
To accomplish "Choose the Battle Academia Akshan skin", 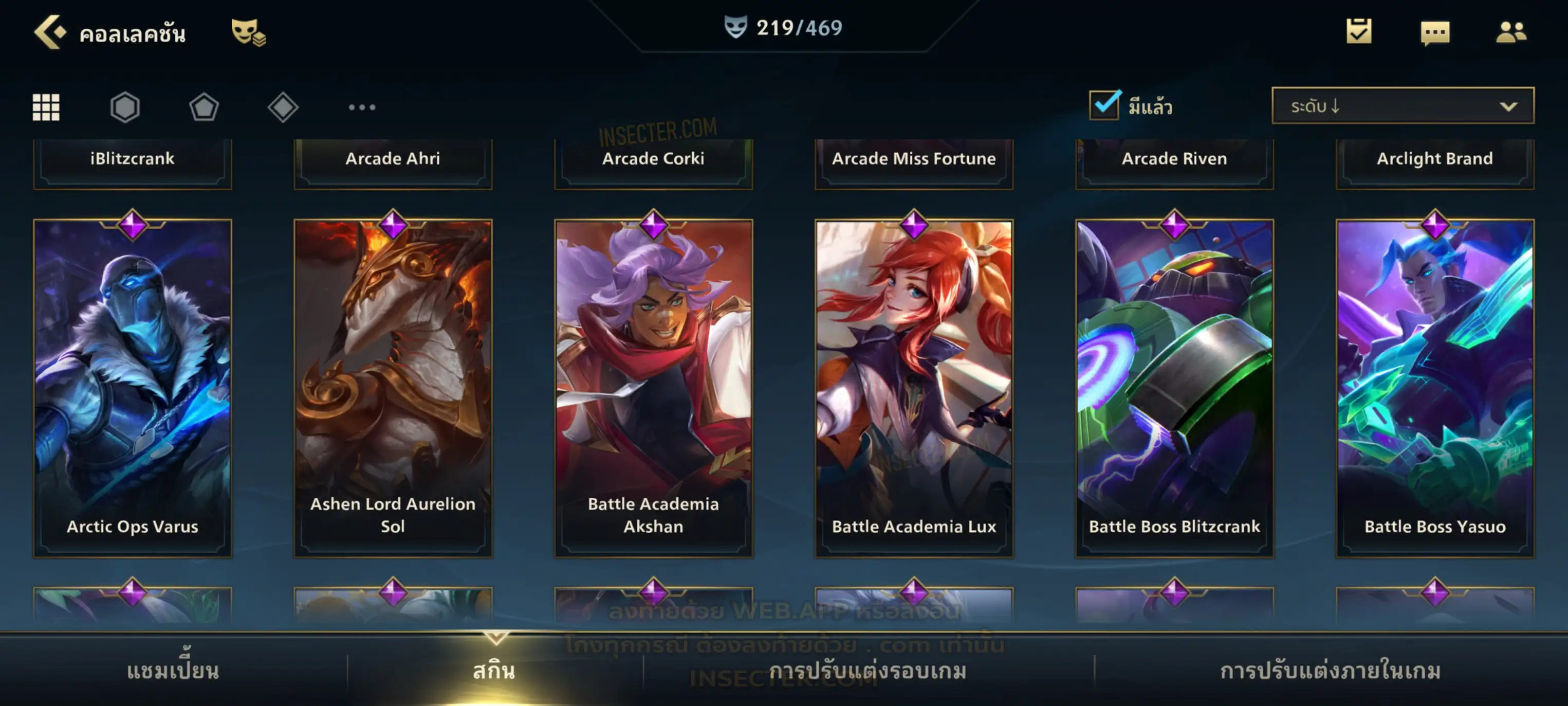I will [x=654, y=388].
